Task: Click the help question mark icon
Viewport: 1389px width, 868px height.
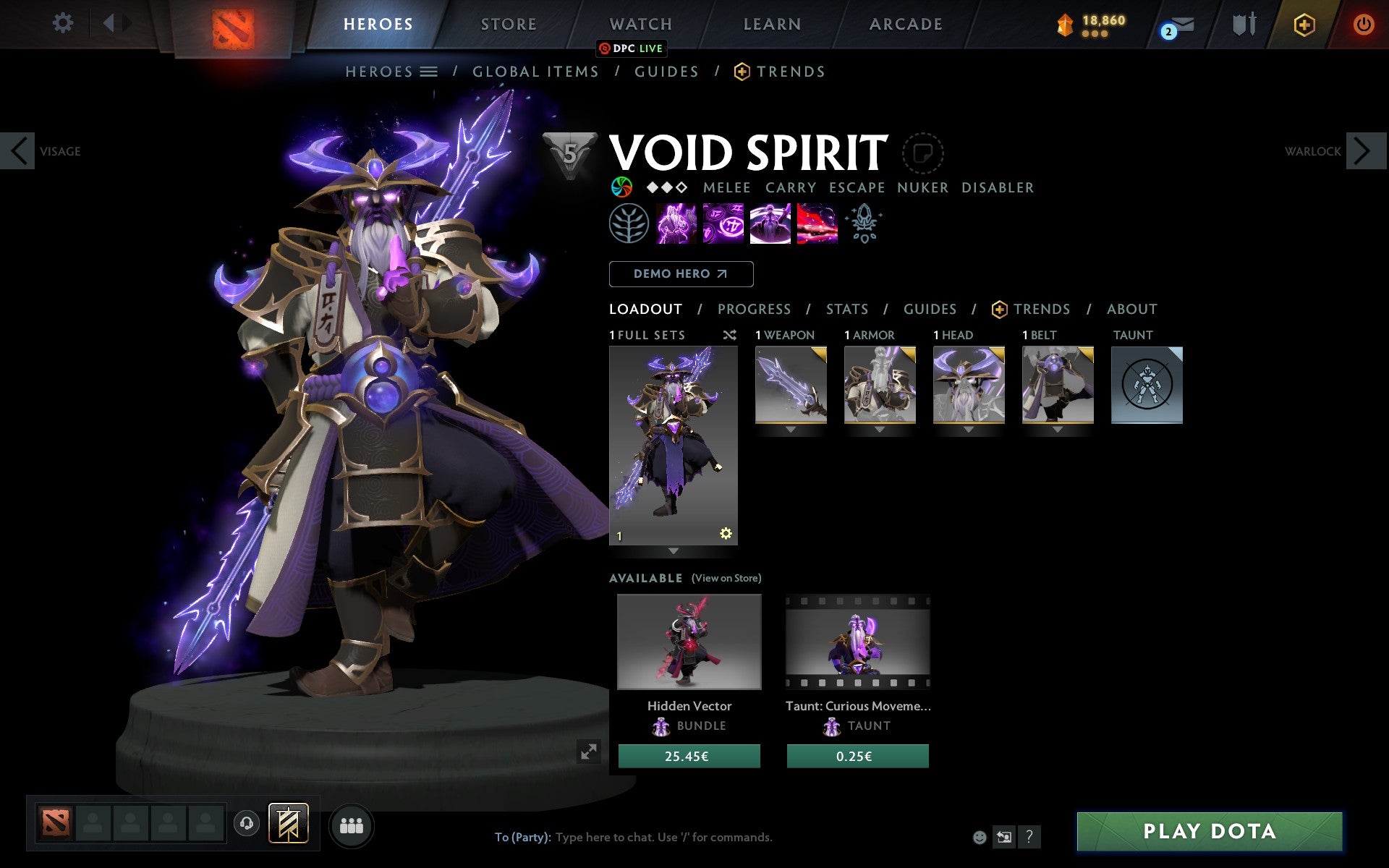Action: click(1029, 837)
